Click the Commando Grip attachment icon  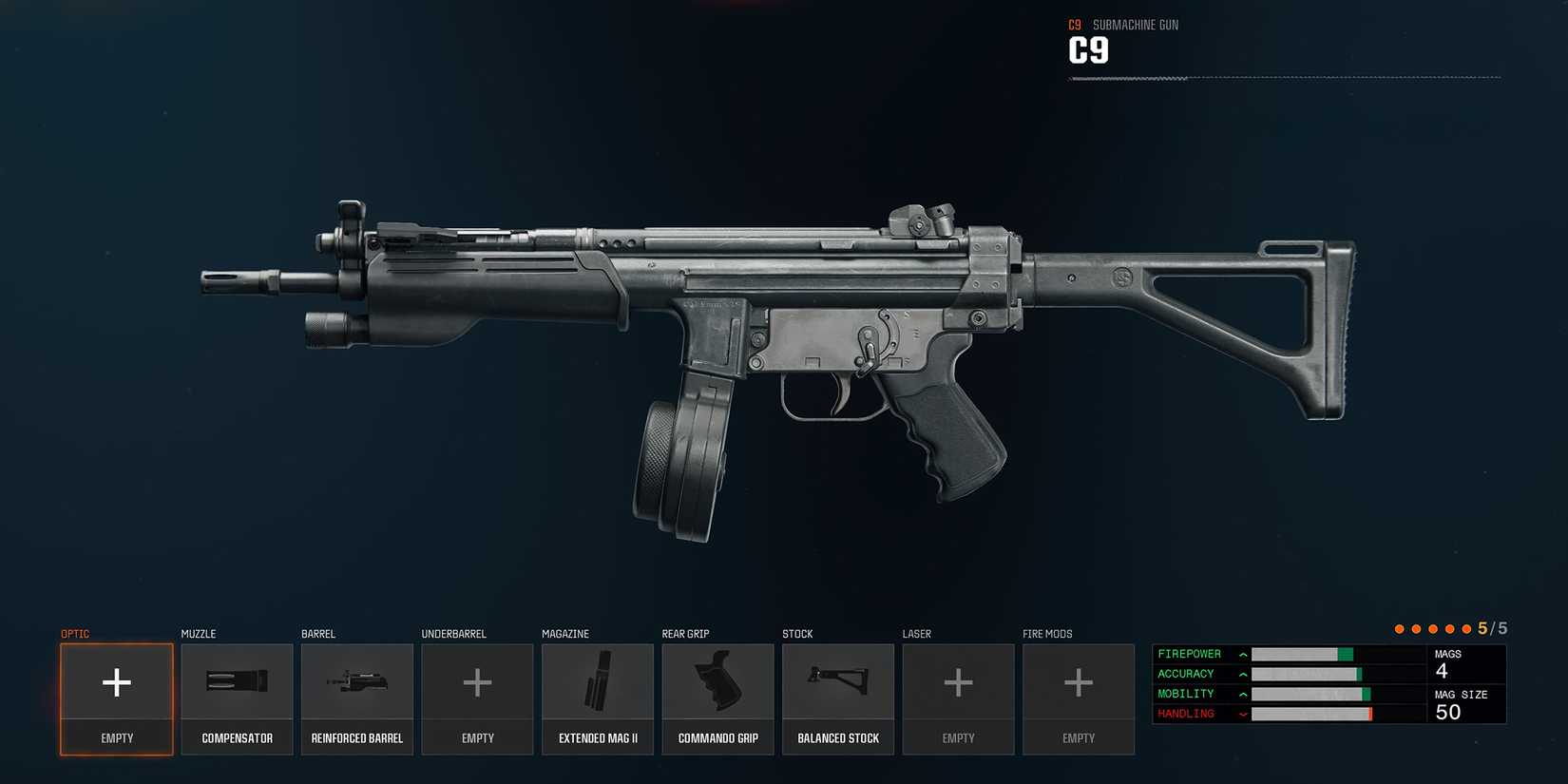717,682
